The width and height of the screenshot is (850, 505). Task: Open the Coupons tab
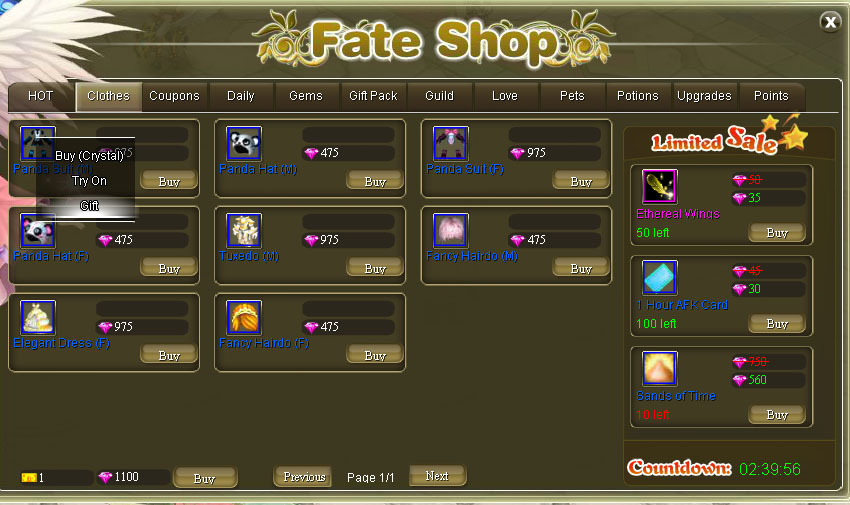click(174, 96)
